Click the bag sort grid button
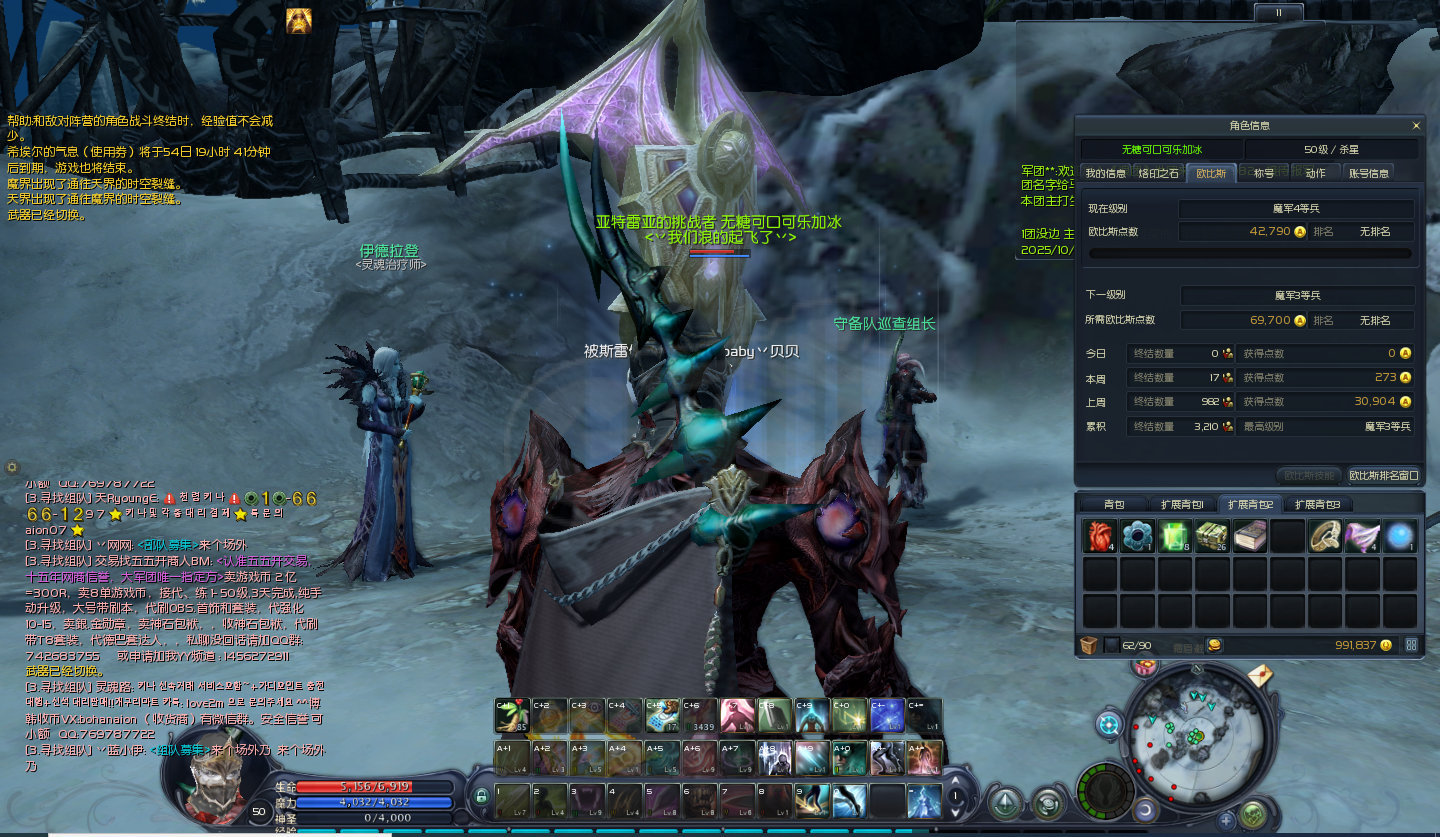This screenshot has width=1440, height=837. point(1411,645)
